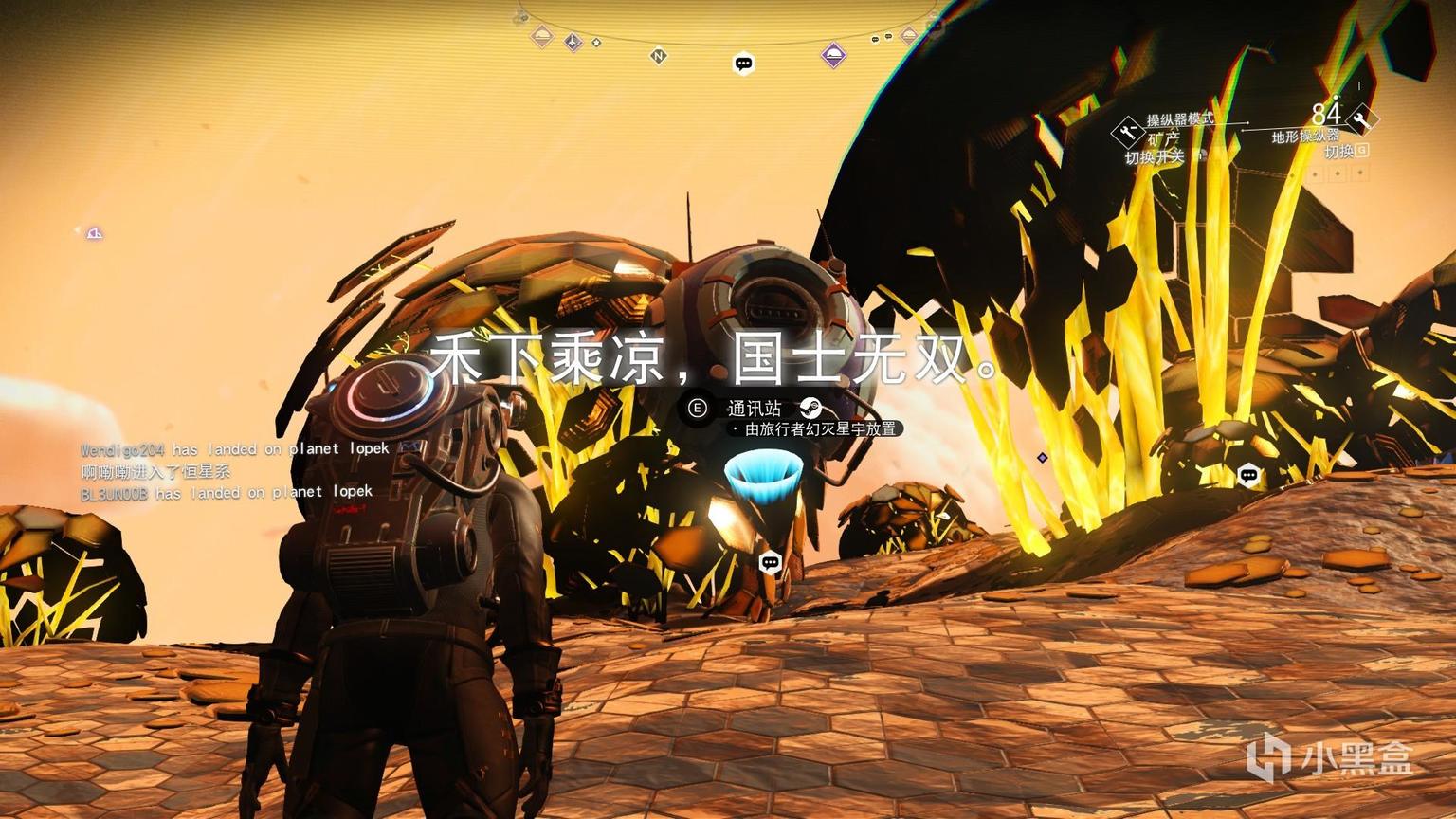Select the 通讯站 interaction label

[x=755, y=409]
